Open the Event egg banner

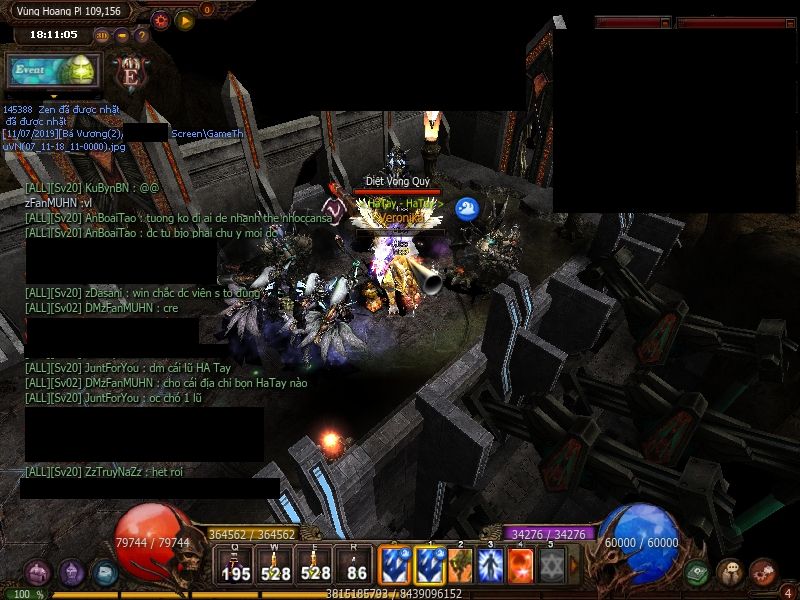pyautogui.click(x=53, y=71)
